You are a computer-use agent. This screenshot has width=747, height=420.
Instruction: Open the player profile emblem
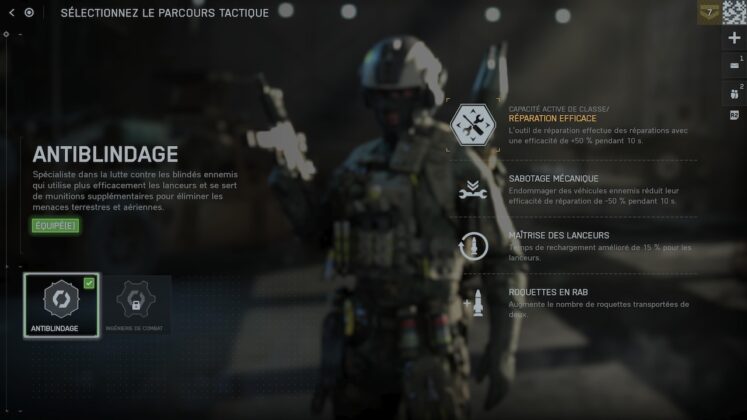735,12
